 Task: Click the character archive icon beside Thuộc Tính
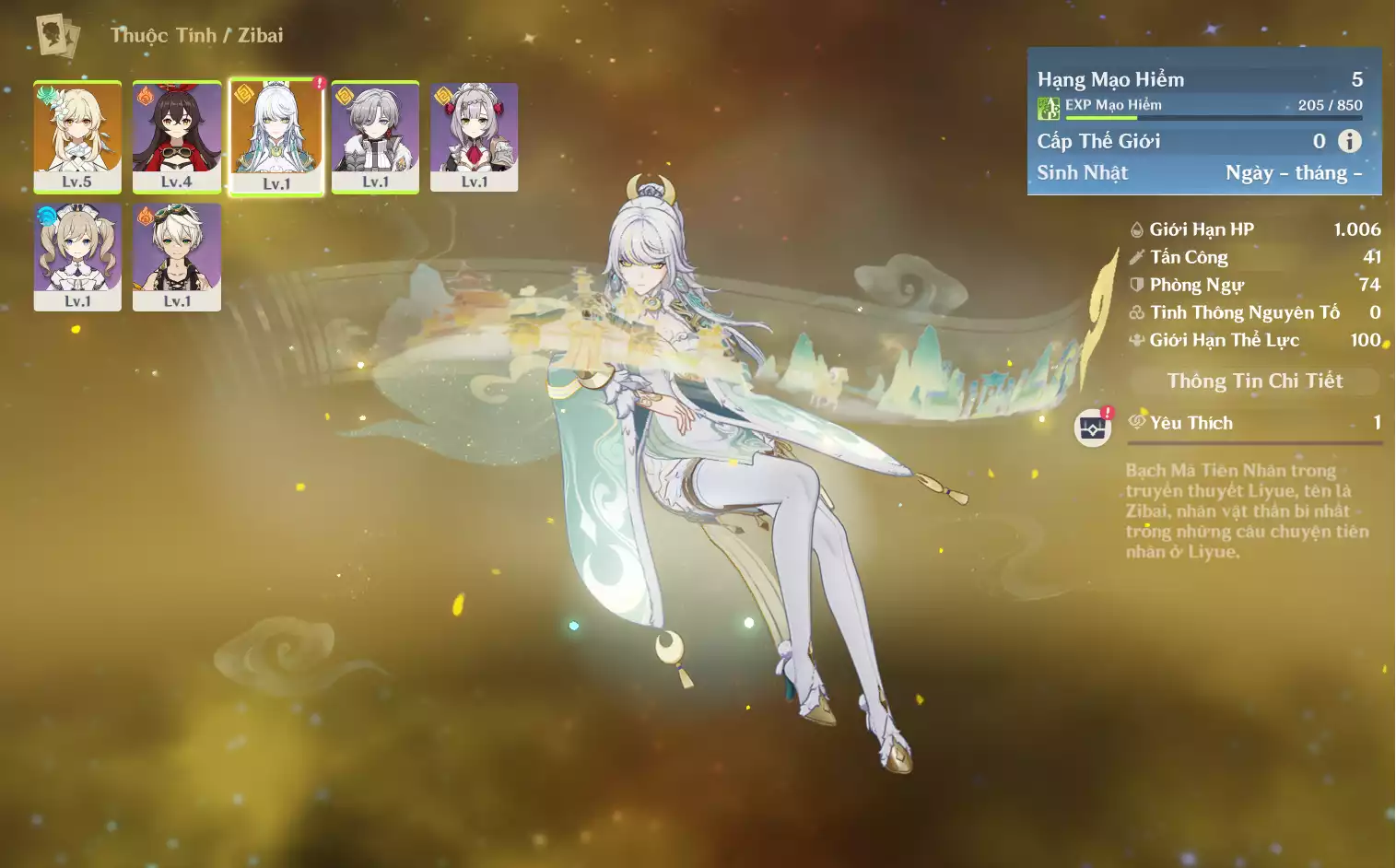pyautogui.click(x=57, y=36)
